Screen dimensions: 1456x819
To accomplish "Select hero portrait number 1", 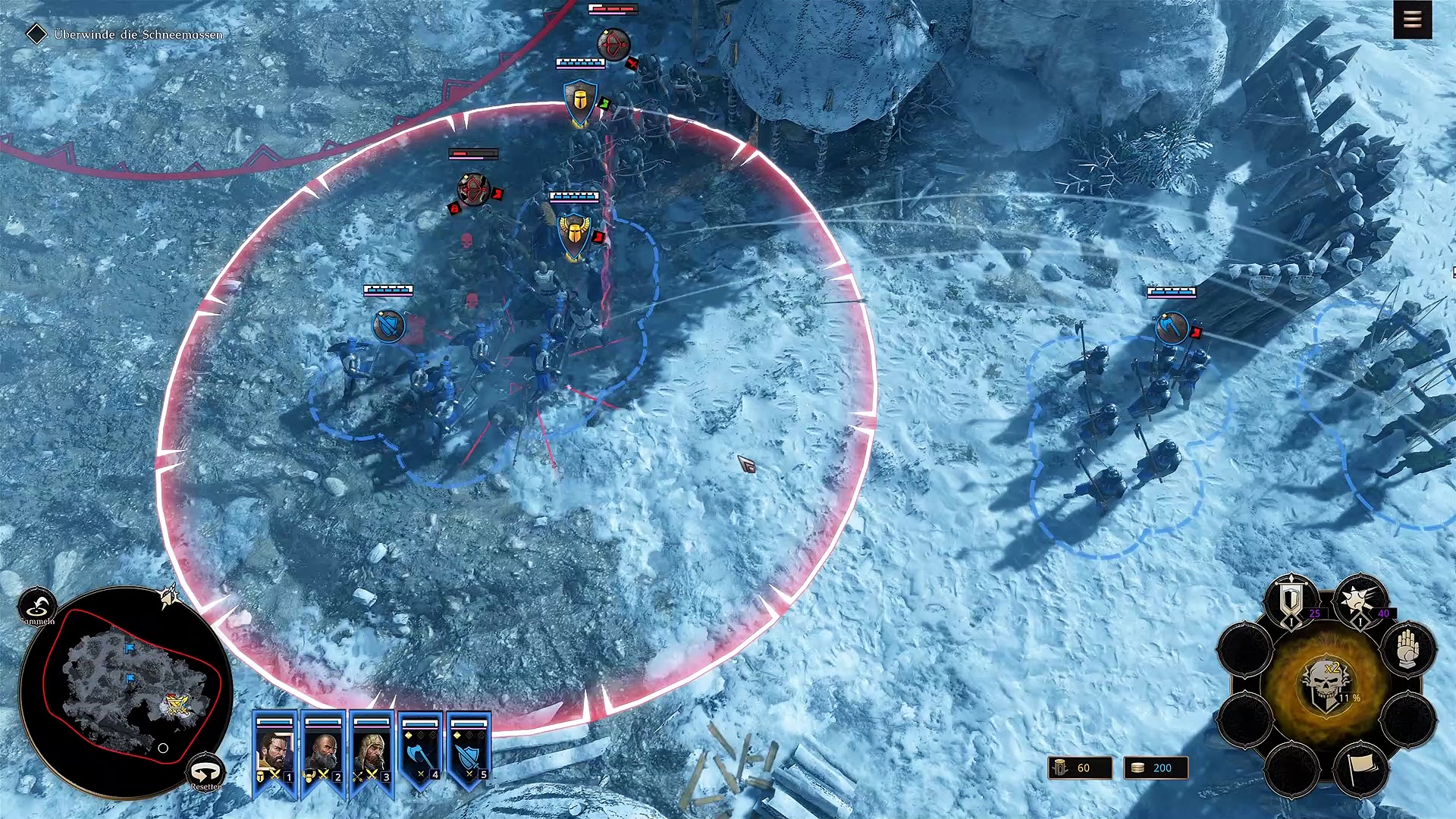I will pos(275,752).
